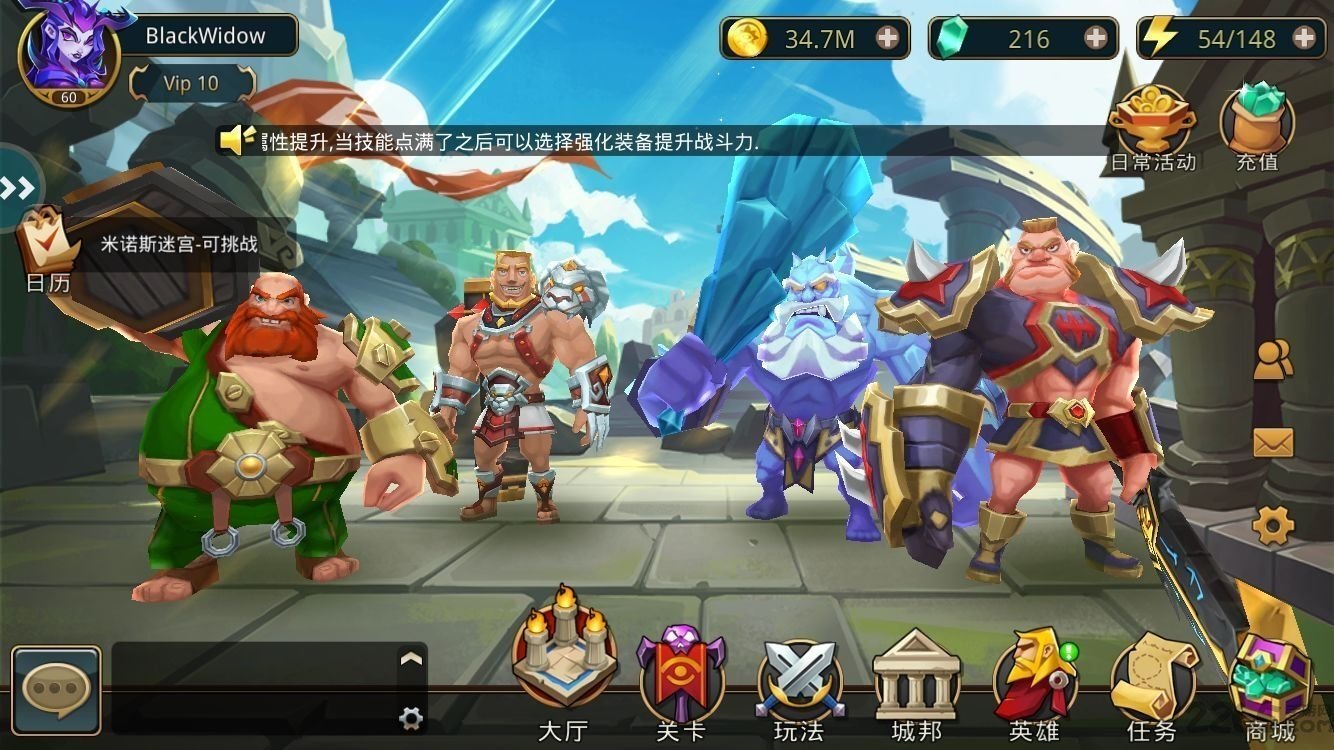The image size is (1334, 750).
Task: Collapse the chat window with the arrow
Action: [410, 660]
